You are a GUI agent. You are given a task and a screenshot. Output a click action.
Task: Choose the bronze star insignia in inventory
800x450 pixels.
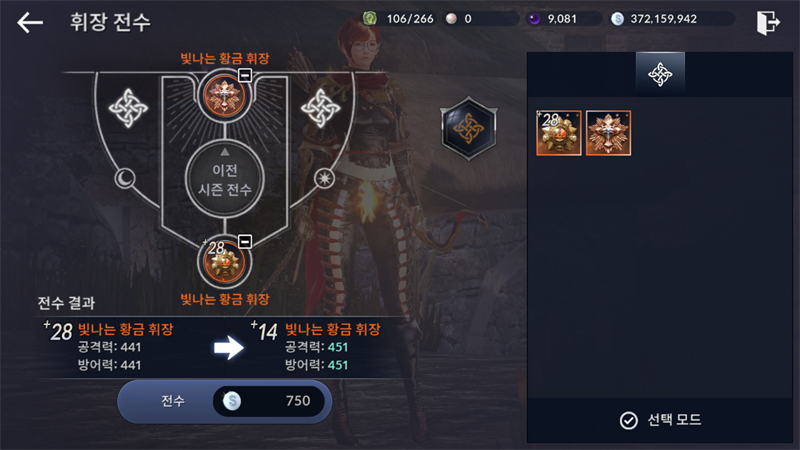pos(607,133)
